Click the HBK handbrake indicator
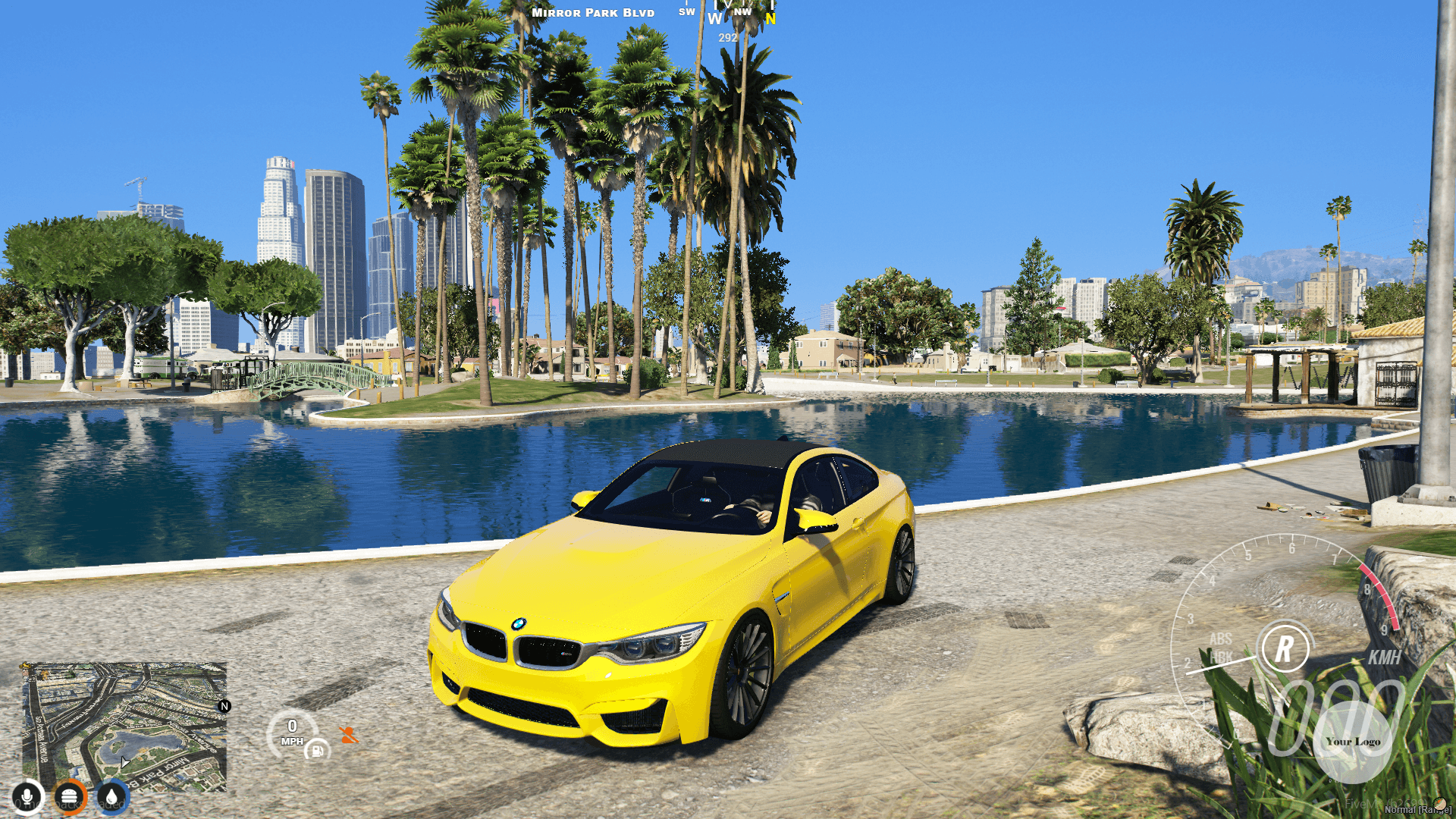1456x819 pixels. coord(1220,655)
